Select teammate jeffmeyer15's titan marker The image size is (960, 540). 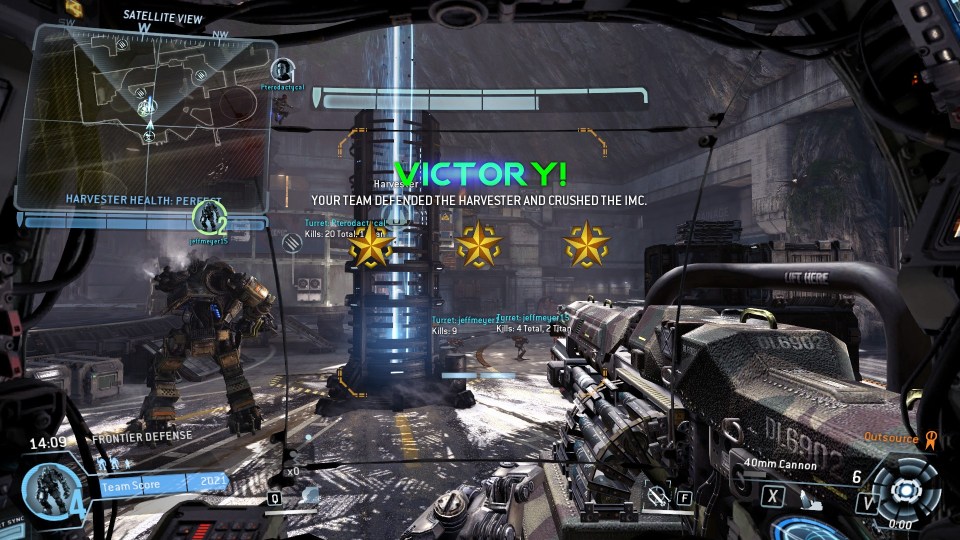[x=211, y=216]
